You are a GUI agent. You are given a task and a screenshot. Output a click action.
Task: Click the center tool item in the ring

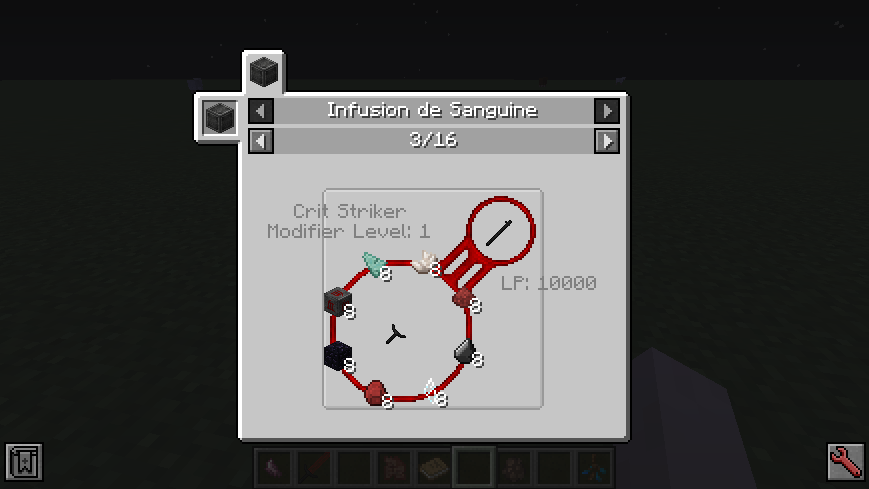pyautogui.click(x=395, y=336)
